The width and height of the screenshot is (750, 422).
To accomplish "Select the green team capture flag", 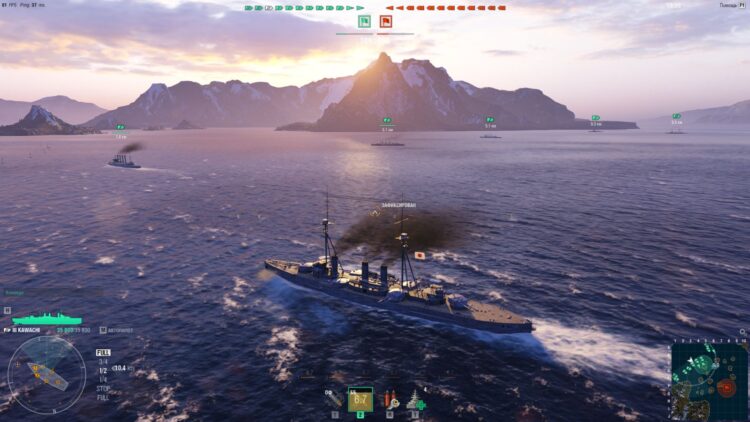I will coord(364,21).
